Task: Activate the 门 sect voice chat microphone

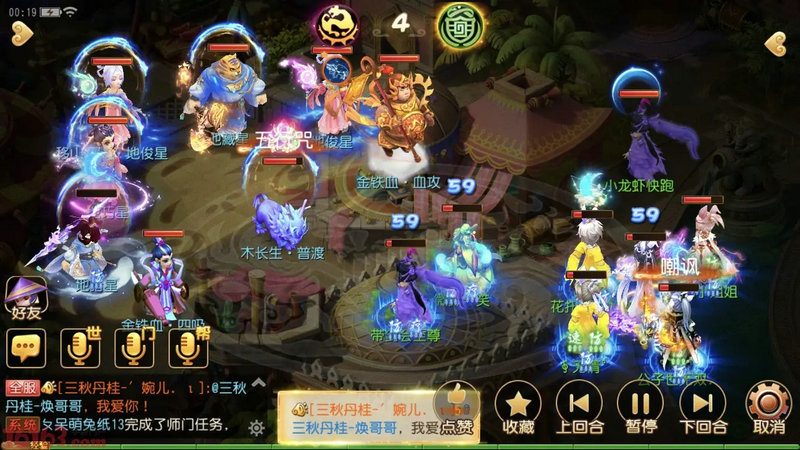Action: [x=133, y=347]
